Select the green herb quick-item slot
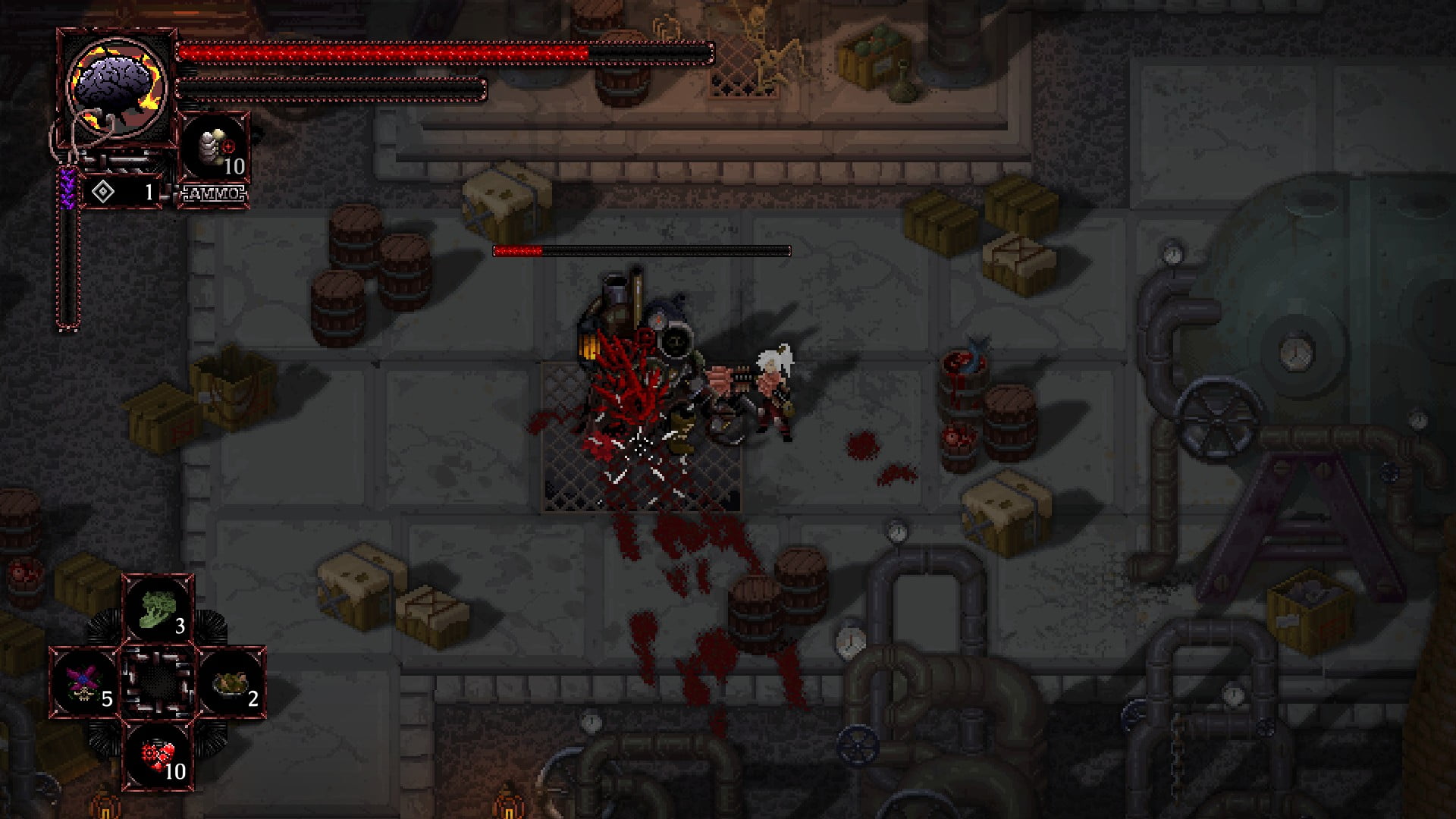The width and height of the screenshot is (1456, 819). (158, 609)
